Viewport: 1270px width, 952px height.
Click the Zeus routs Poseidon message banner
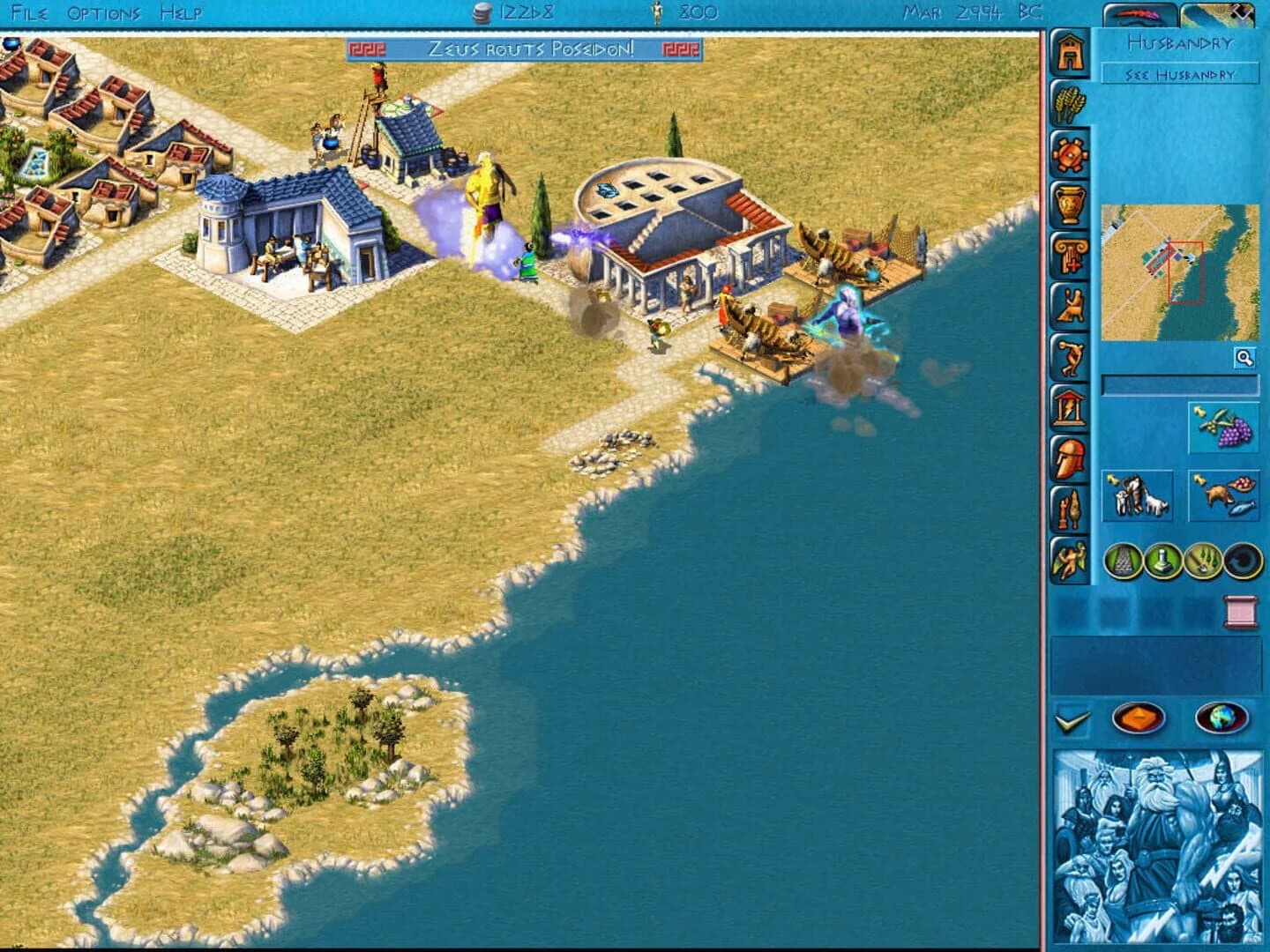pyautogui.click(x=527, y=51)
